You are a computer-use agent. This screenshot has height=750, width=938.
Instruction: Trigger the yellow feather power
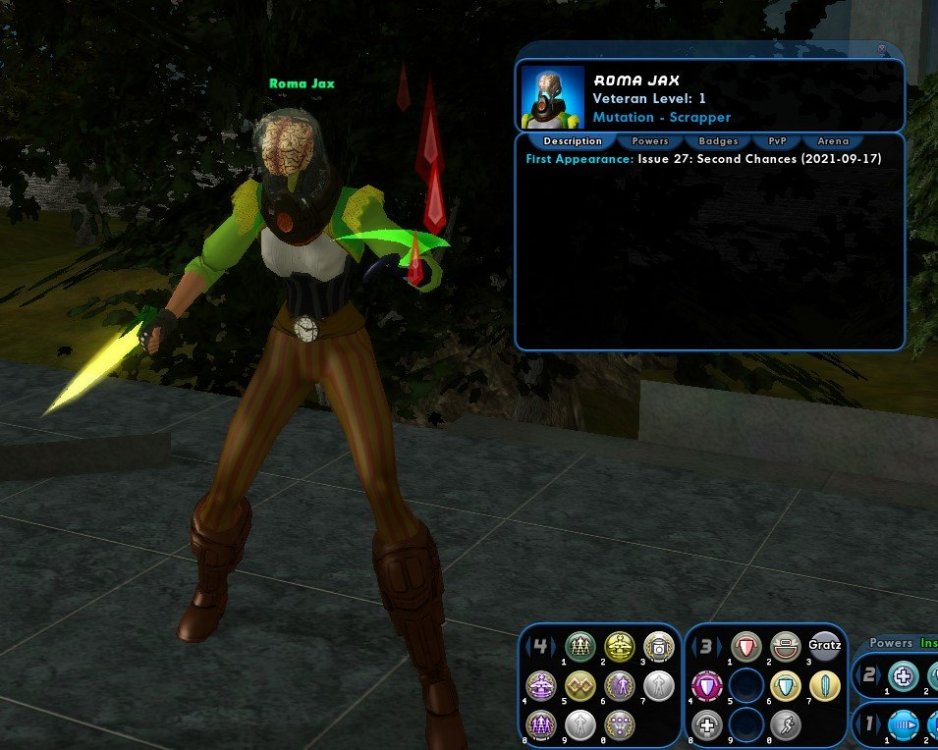824,686
